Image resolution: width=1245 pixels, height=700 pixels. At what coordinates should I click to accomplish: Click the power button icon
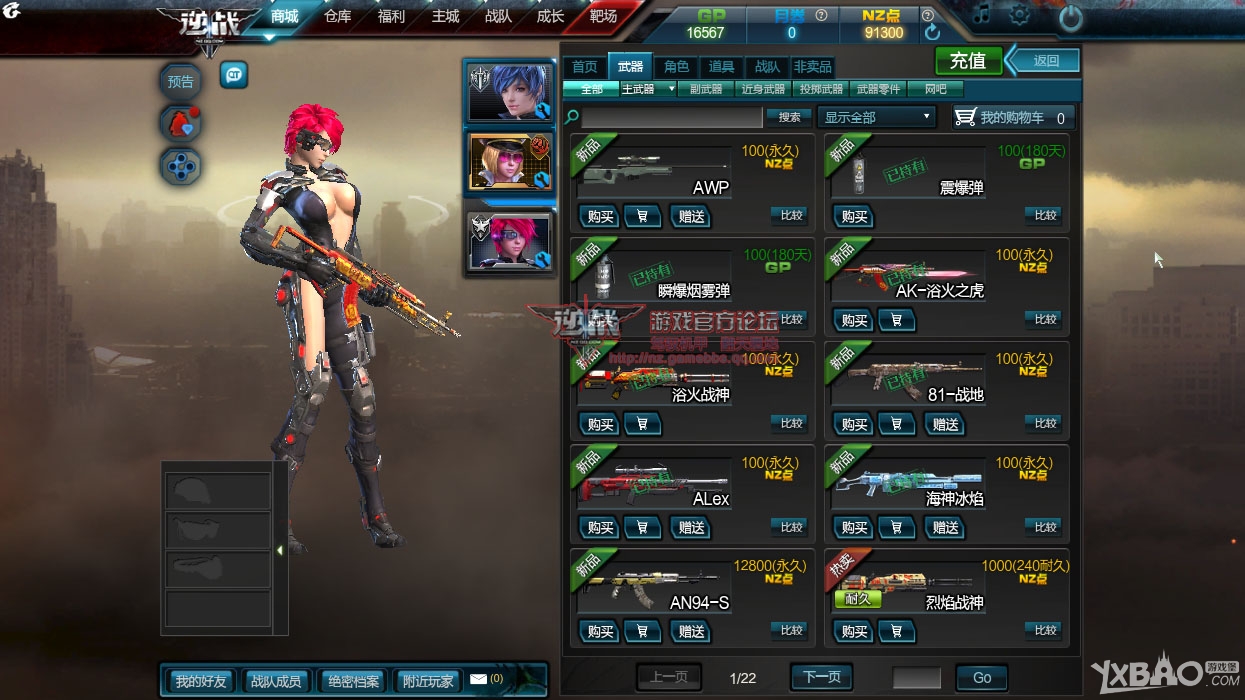pos(1070,17)
